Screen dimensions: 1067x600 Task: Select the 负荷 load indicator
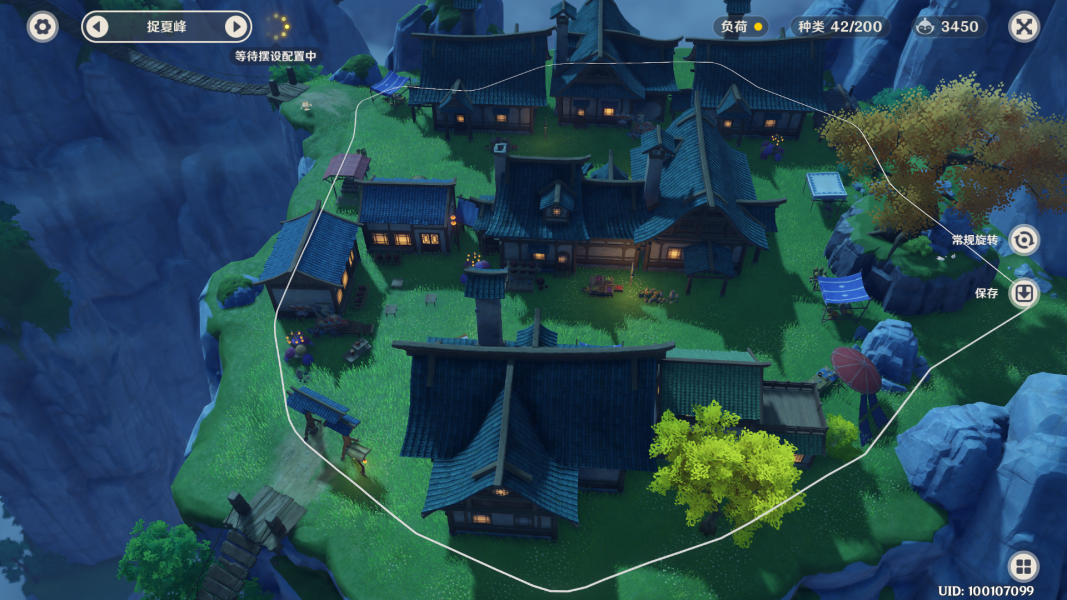point(741,27)
